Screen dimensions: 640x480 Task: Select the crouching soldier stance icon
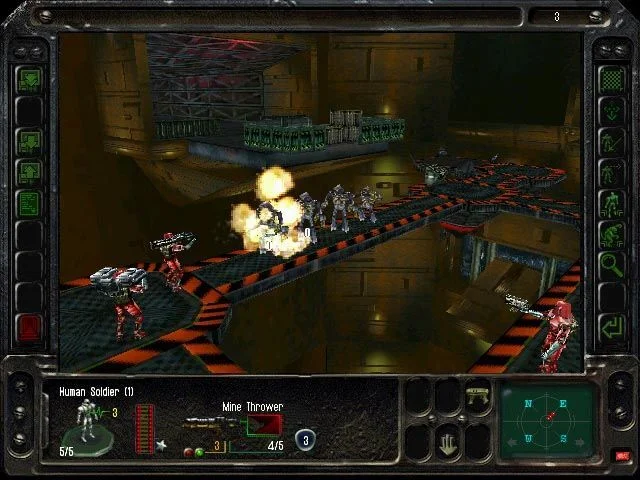click(610, 235)
